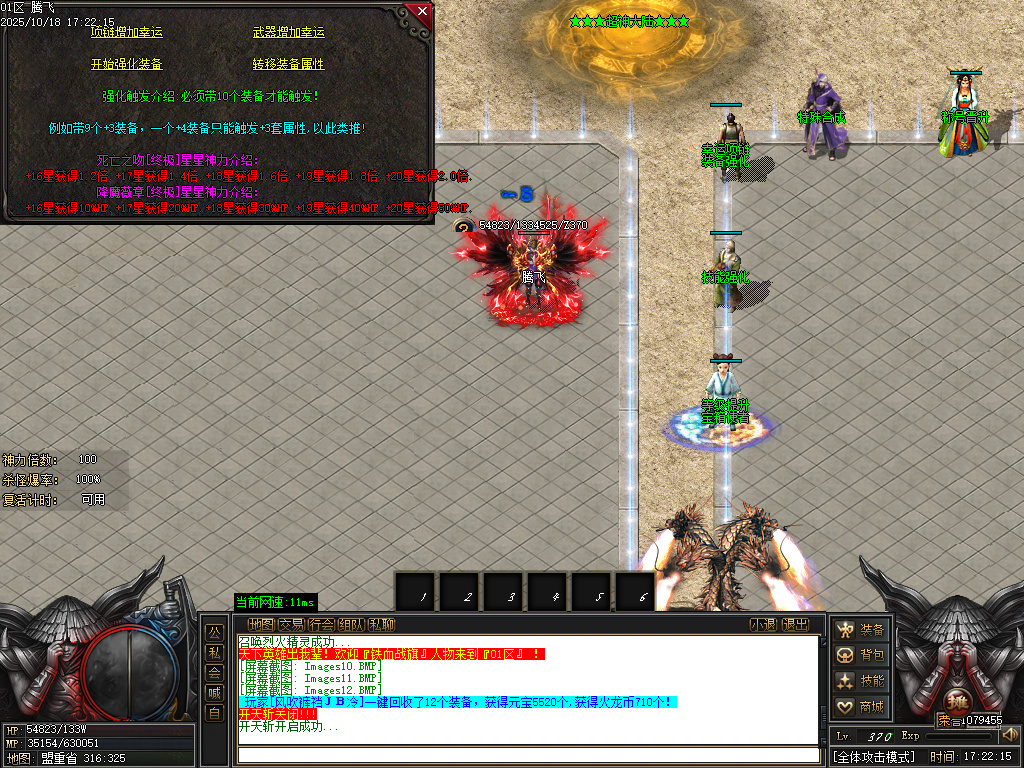
Task: Choose 武器增加幸运 weapon luck option
Action: click(289, 33)
